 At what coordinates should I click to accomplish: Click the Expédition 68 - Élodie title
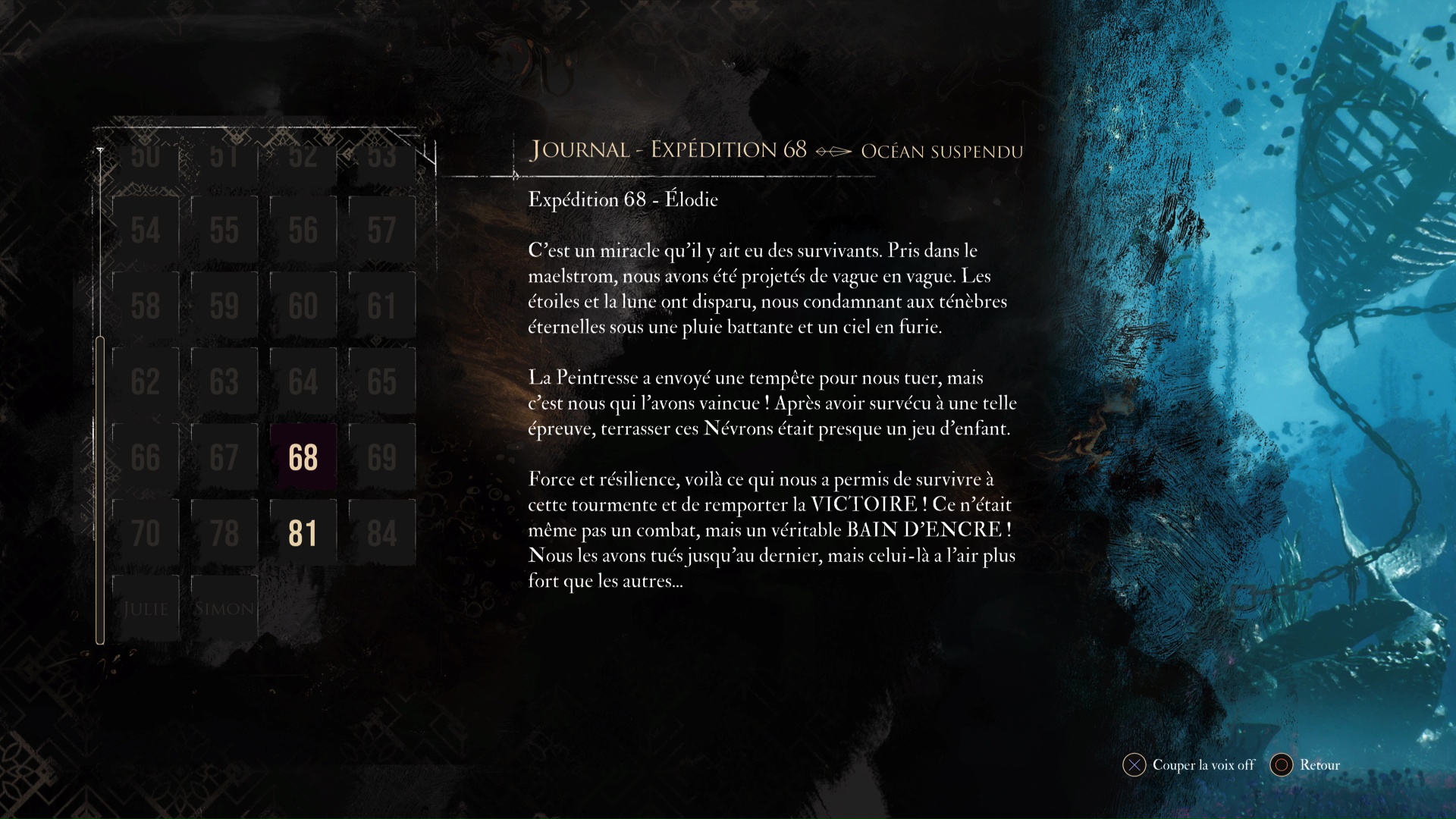623,199
